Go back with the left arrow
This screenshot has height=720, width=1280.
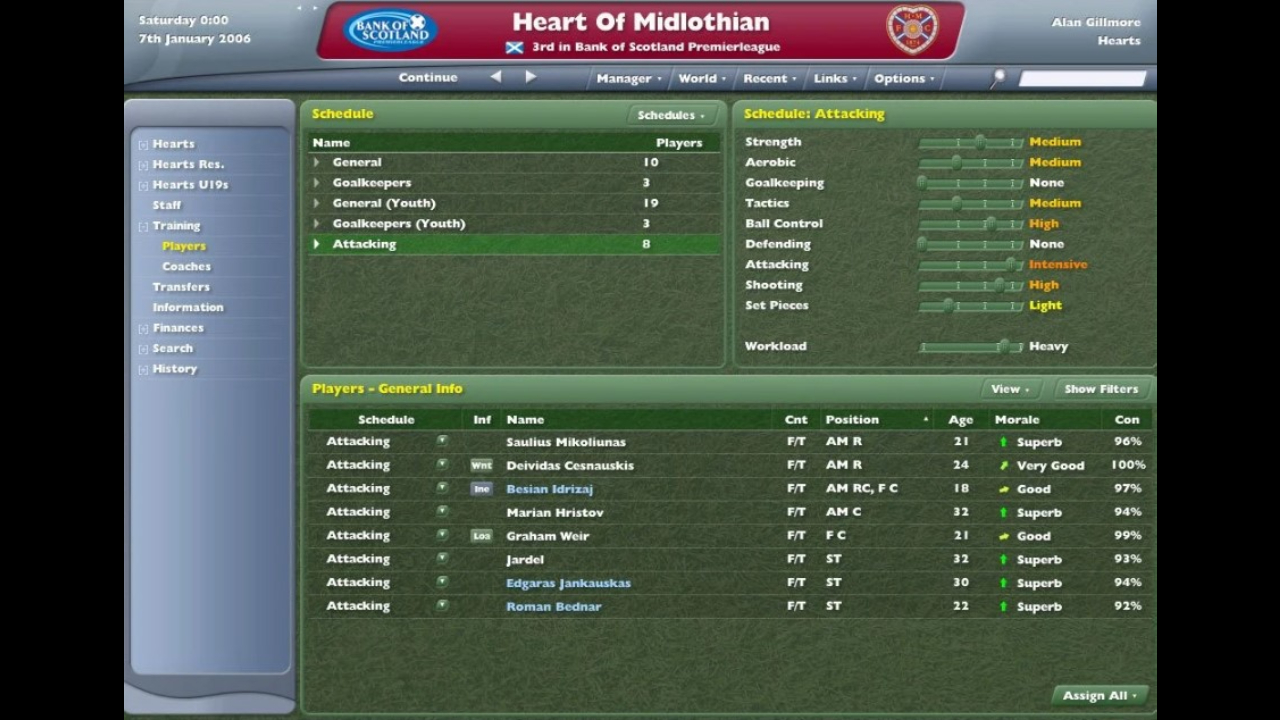[x=496, y=77]
